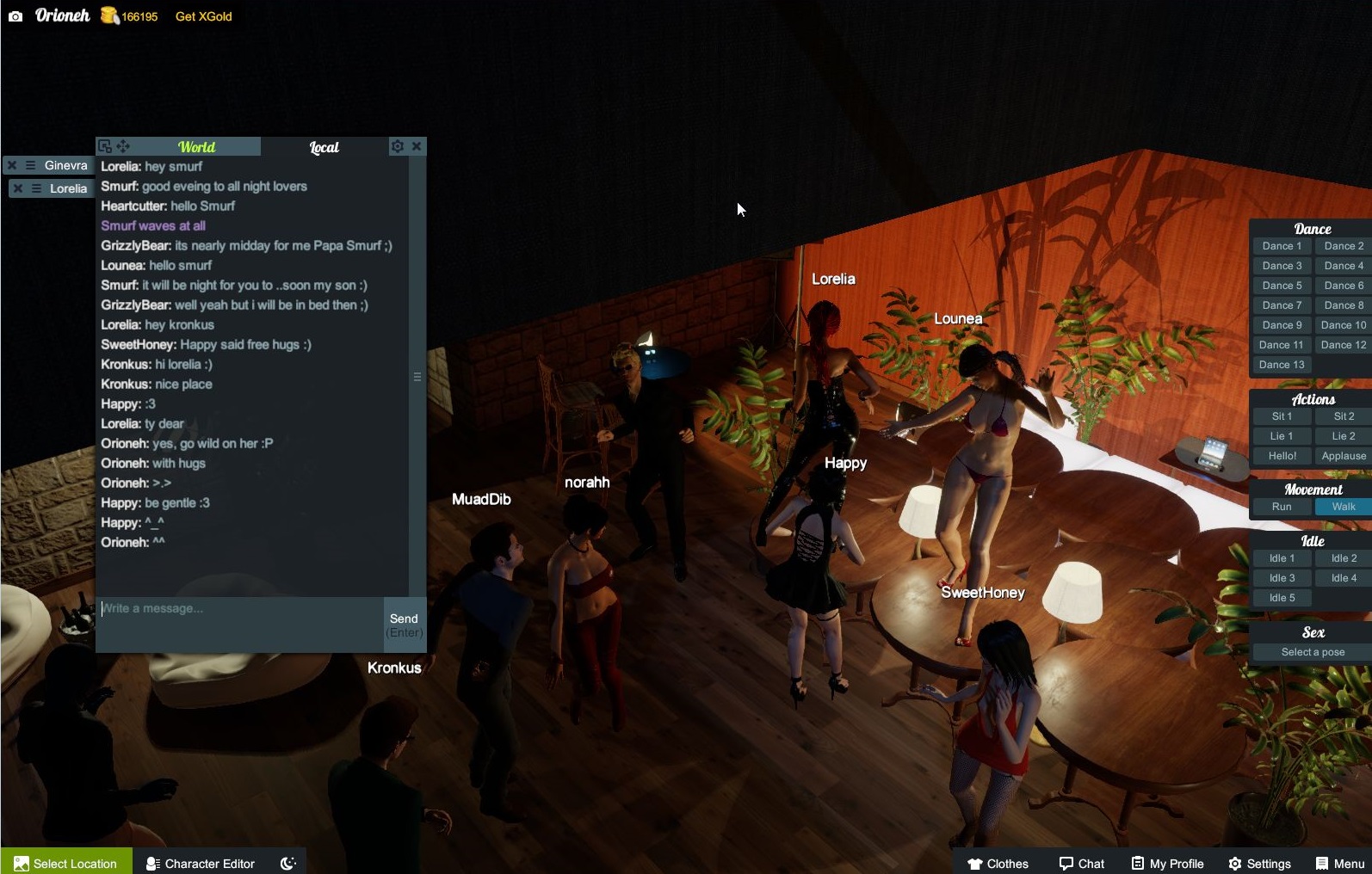Toggle night mode with the moon icon

click(287, 863)
